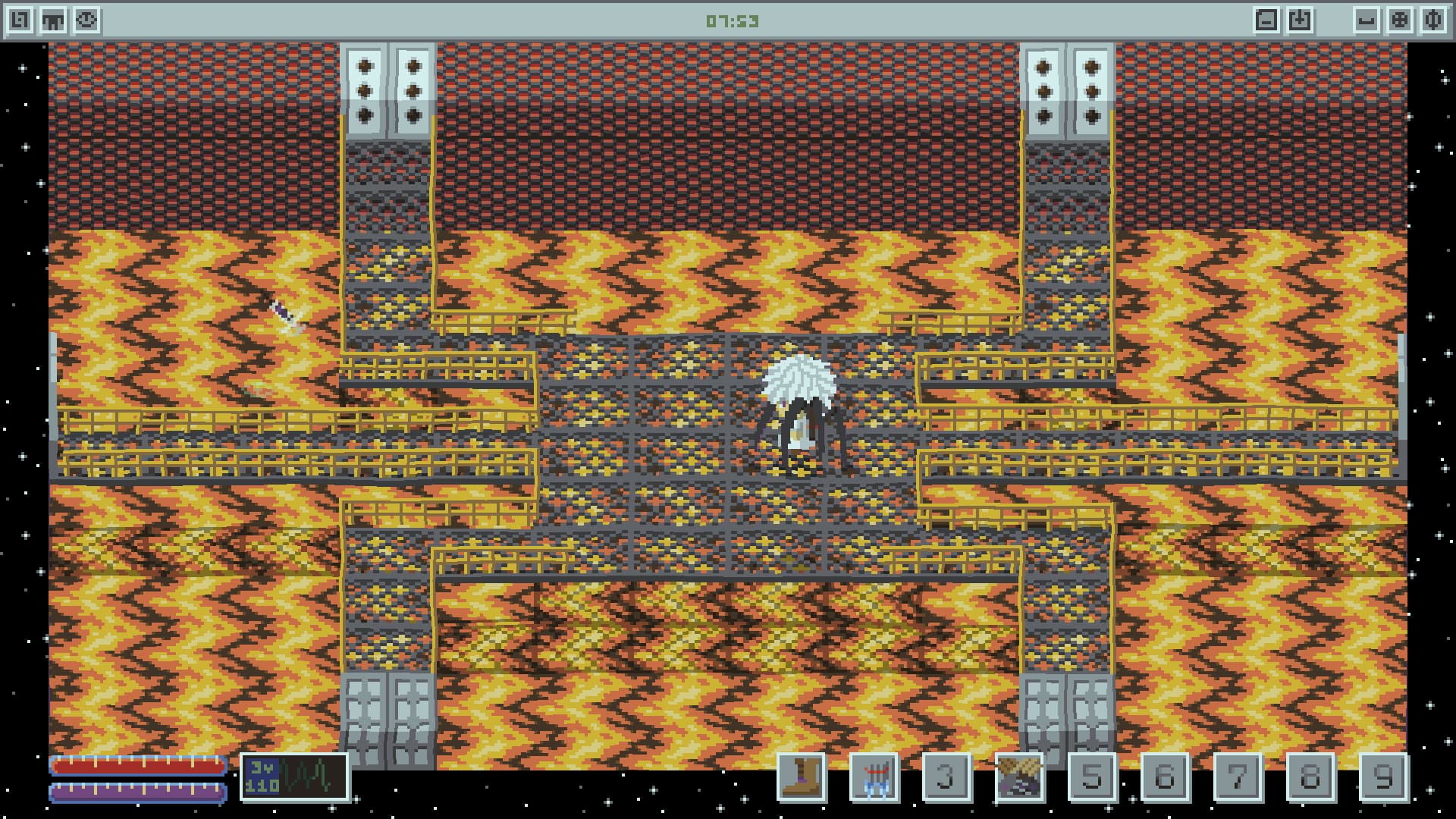Click the smiley face icon in top toolbar
This screenshot has height=819, width=1456.
click(86, 20)
